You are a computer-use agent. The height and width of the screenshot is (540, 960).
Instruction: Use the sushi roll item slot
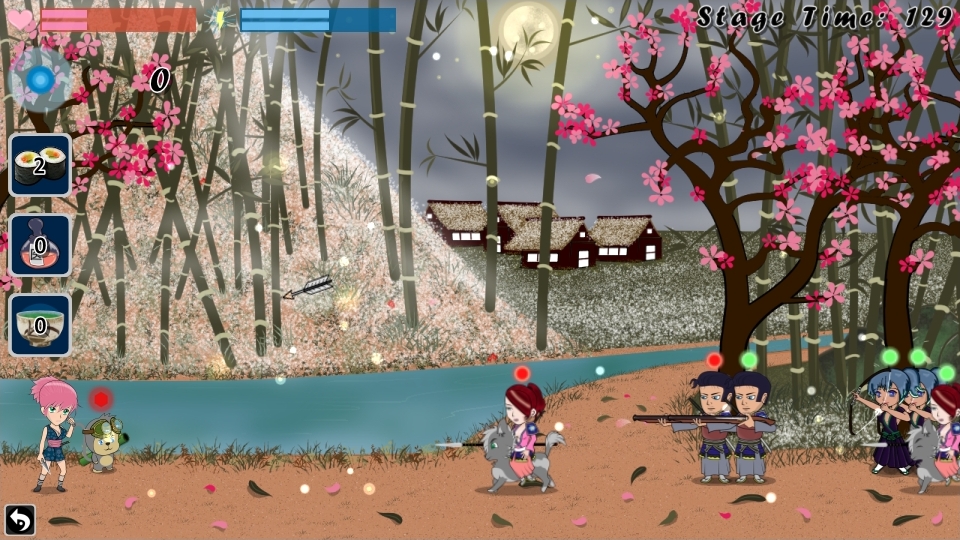[x=40, y=165]
